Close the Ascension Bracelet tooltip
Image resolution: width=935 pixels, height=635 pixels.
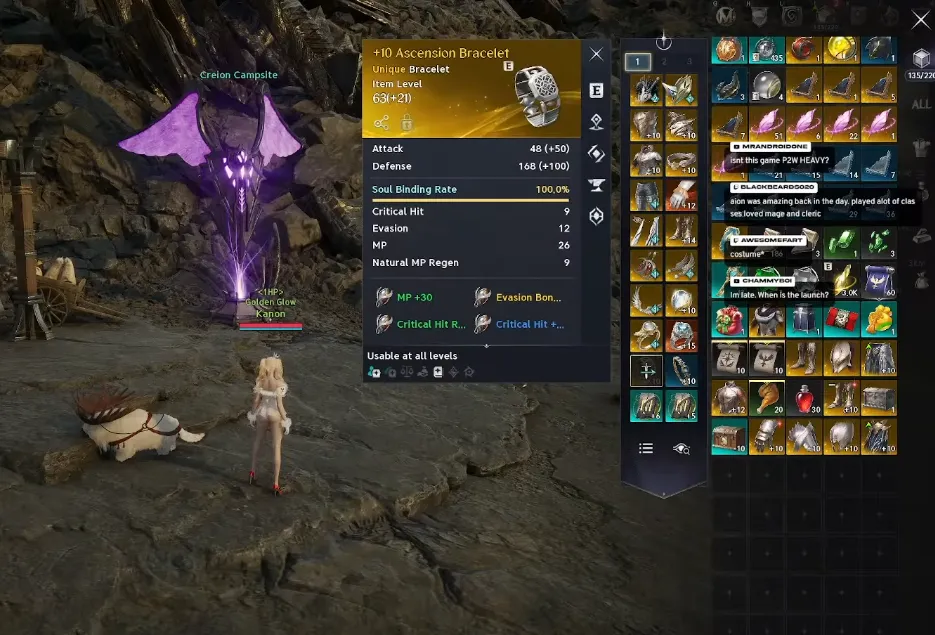[596, 54]
